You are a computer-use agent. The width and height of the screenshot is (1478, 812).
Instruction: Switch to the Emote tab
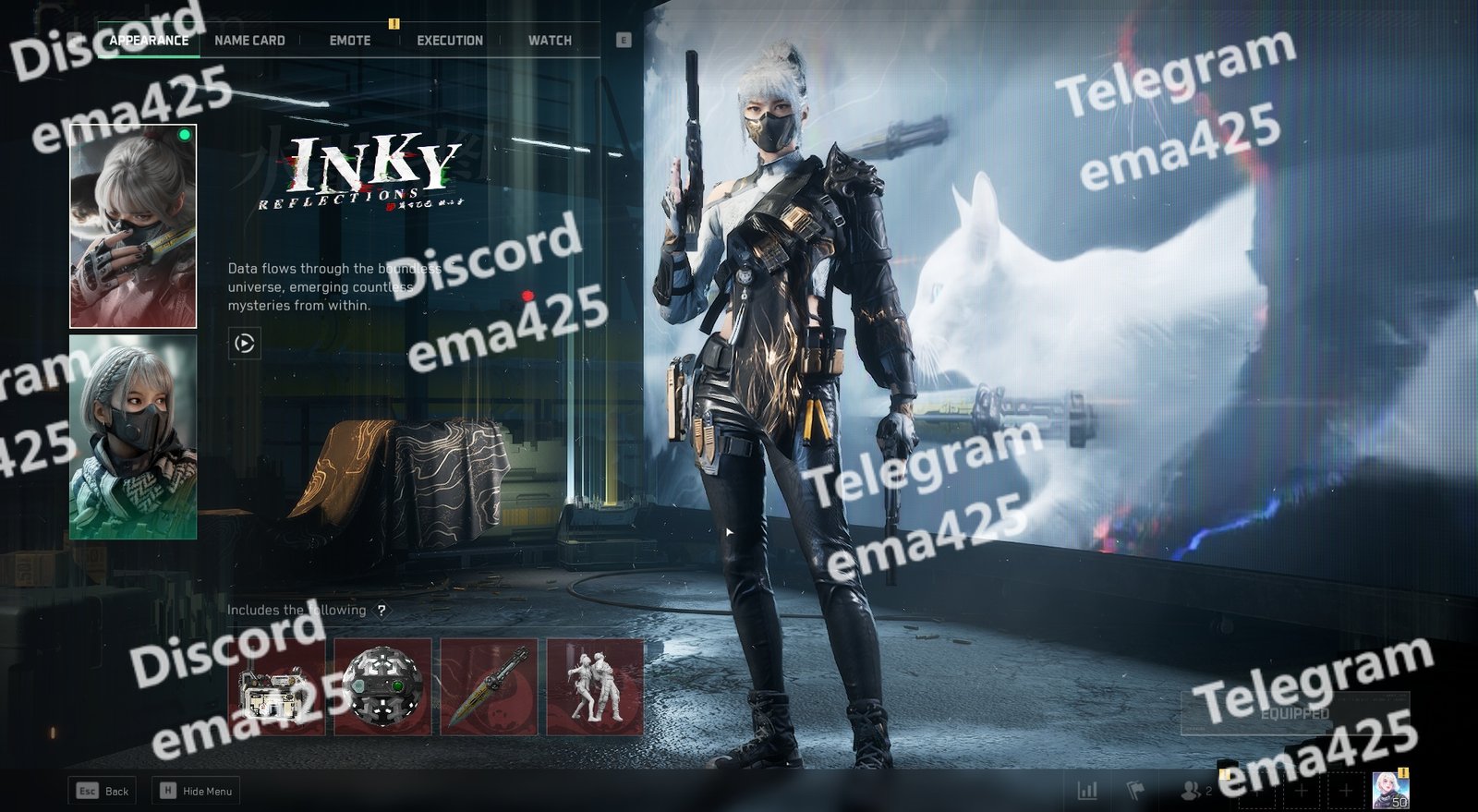[x=350, y=41]
